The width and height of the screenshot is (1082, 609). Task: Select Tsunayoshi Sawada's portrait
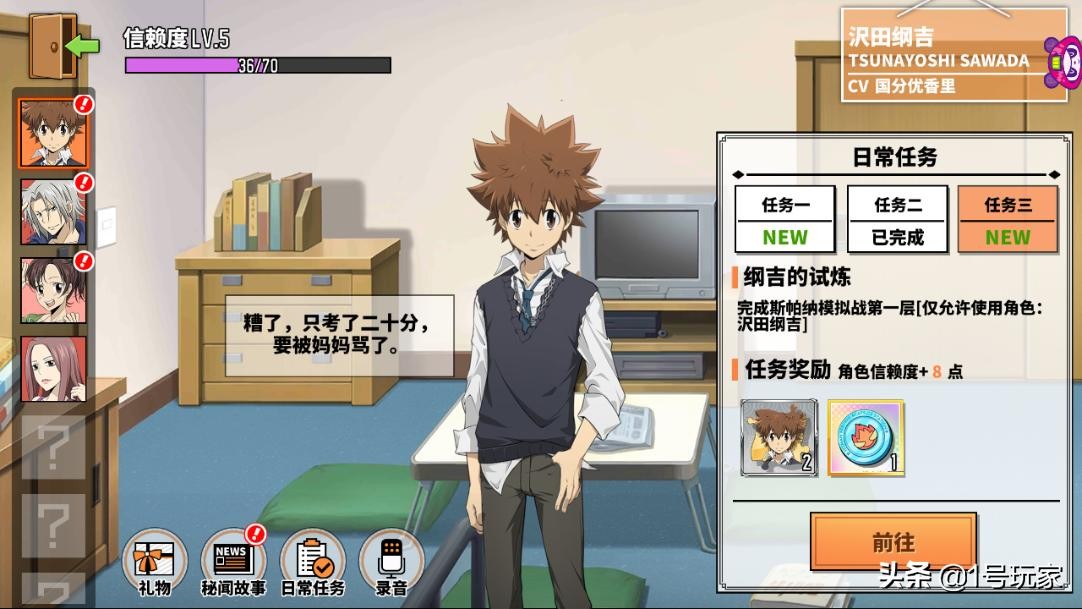coord(53,133)
